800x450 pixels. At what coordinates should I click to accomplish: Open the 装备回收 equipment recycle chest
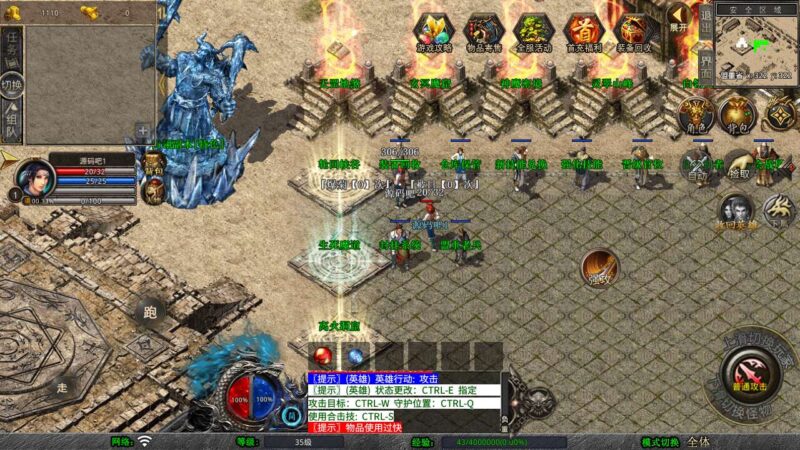click(x=635, y=32)
